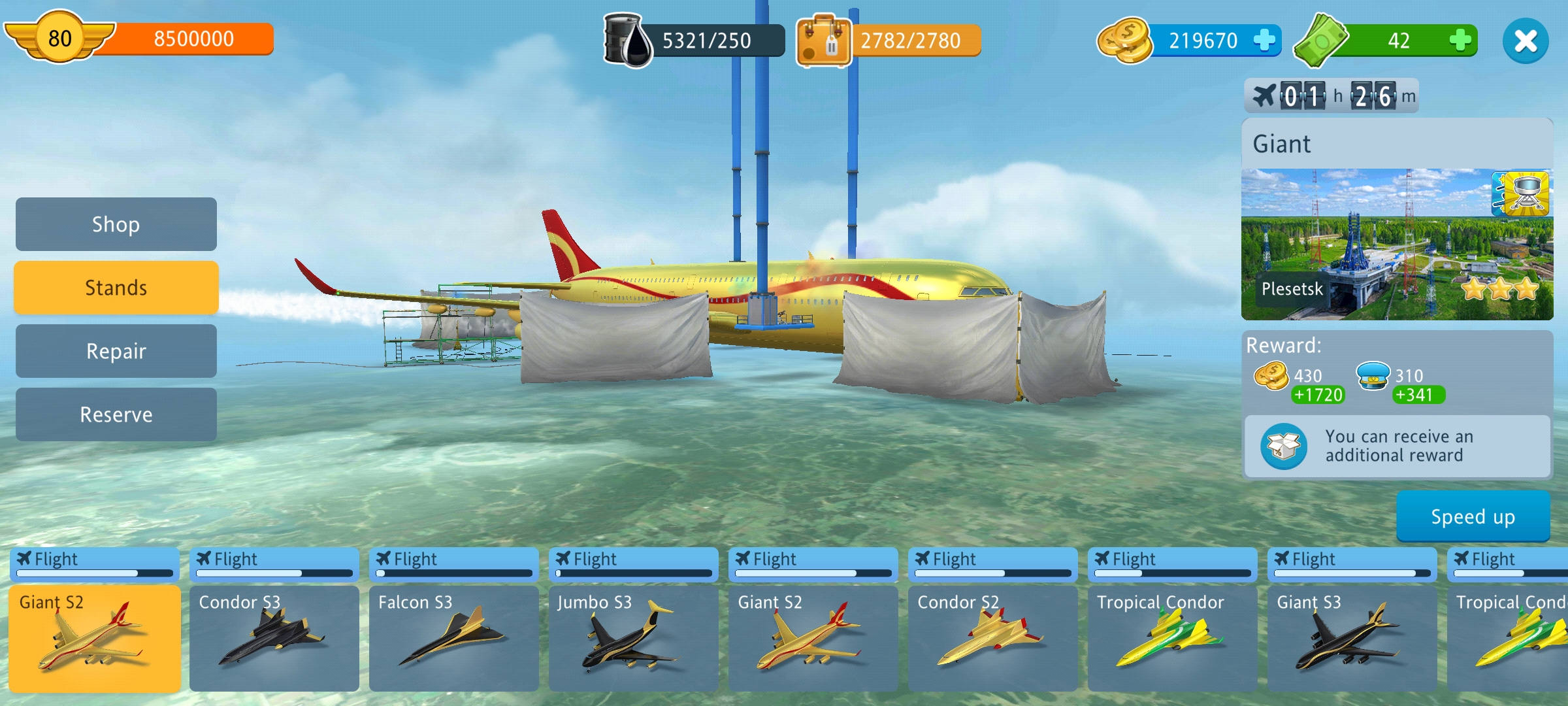This screenshot has width=1568, height=706.
Task: Close the hangar screen
Action: [x=1525, y=41]
